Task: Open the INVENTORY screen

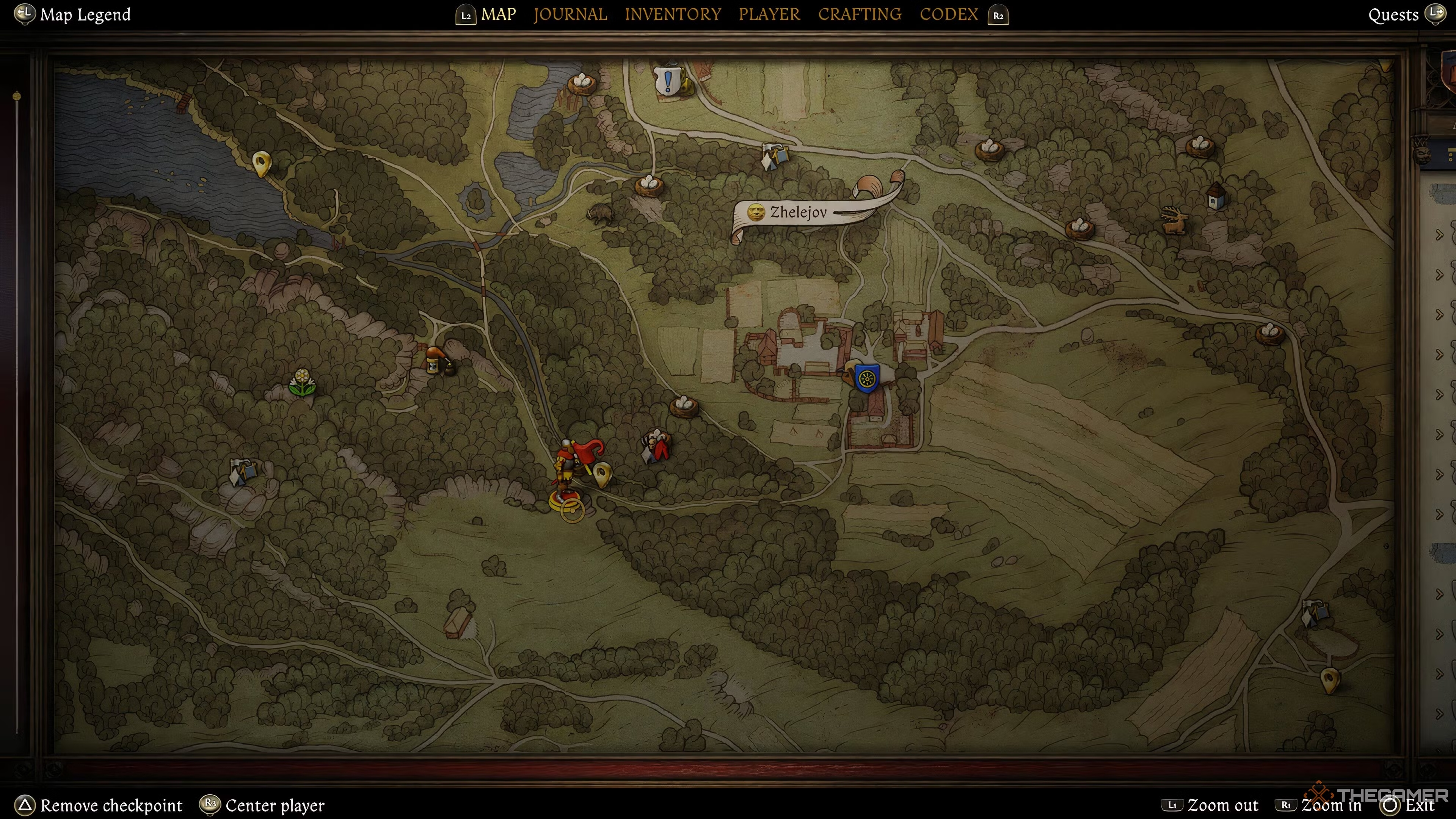Action: click(673, 14)
